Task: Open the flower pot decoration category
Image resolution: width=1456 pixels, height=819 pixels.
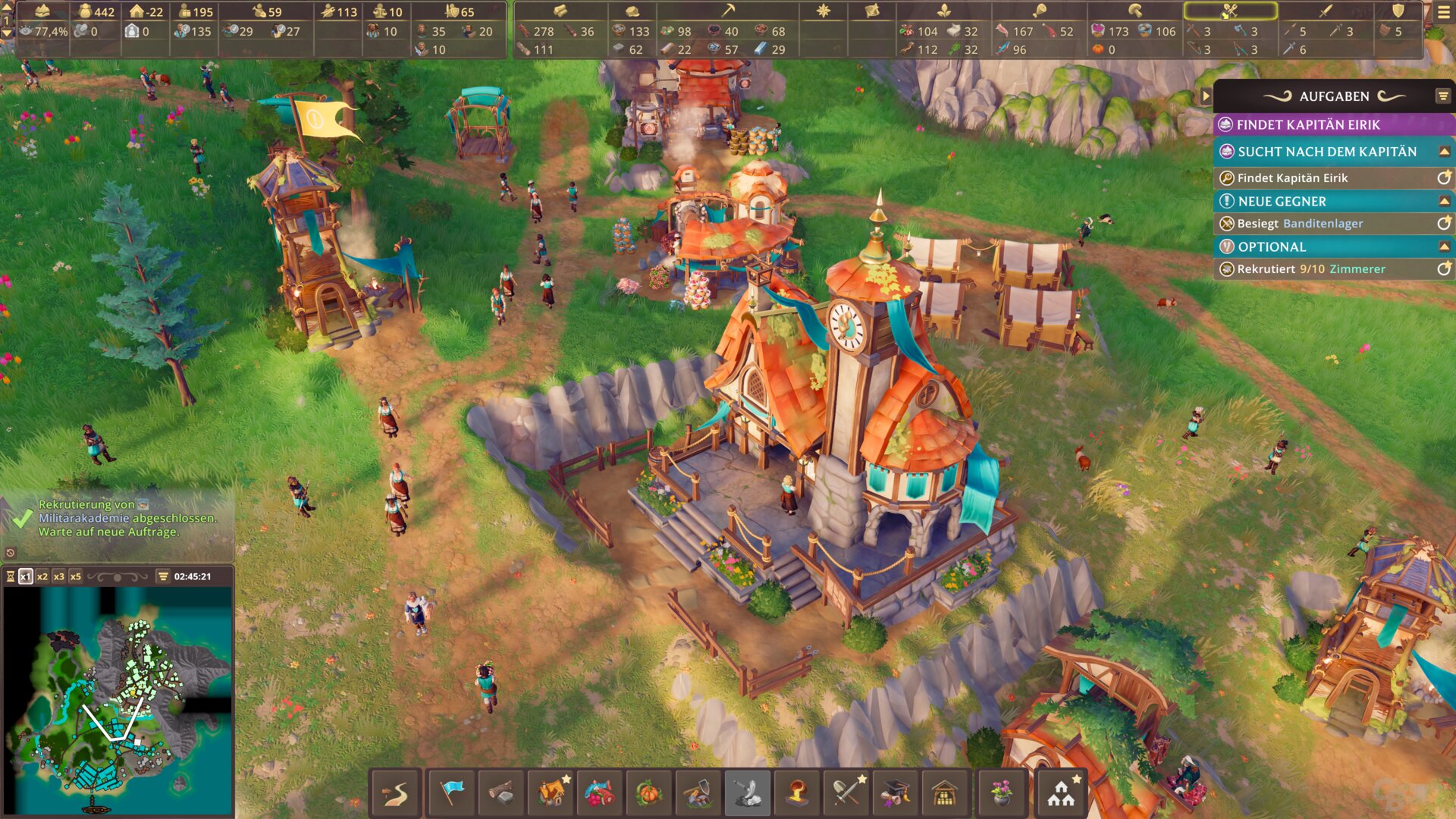Action: coord(1001,793)
